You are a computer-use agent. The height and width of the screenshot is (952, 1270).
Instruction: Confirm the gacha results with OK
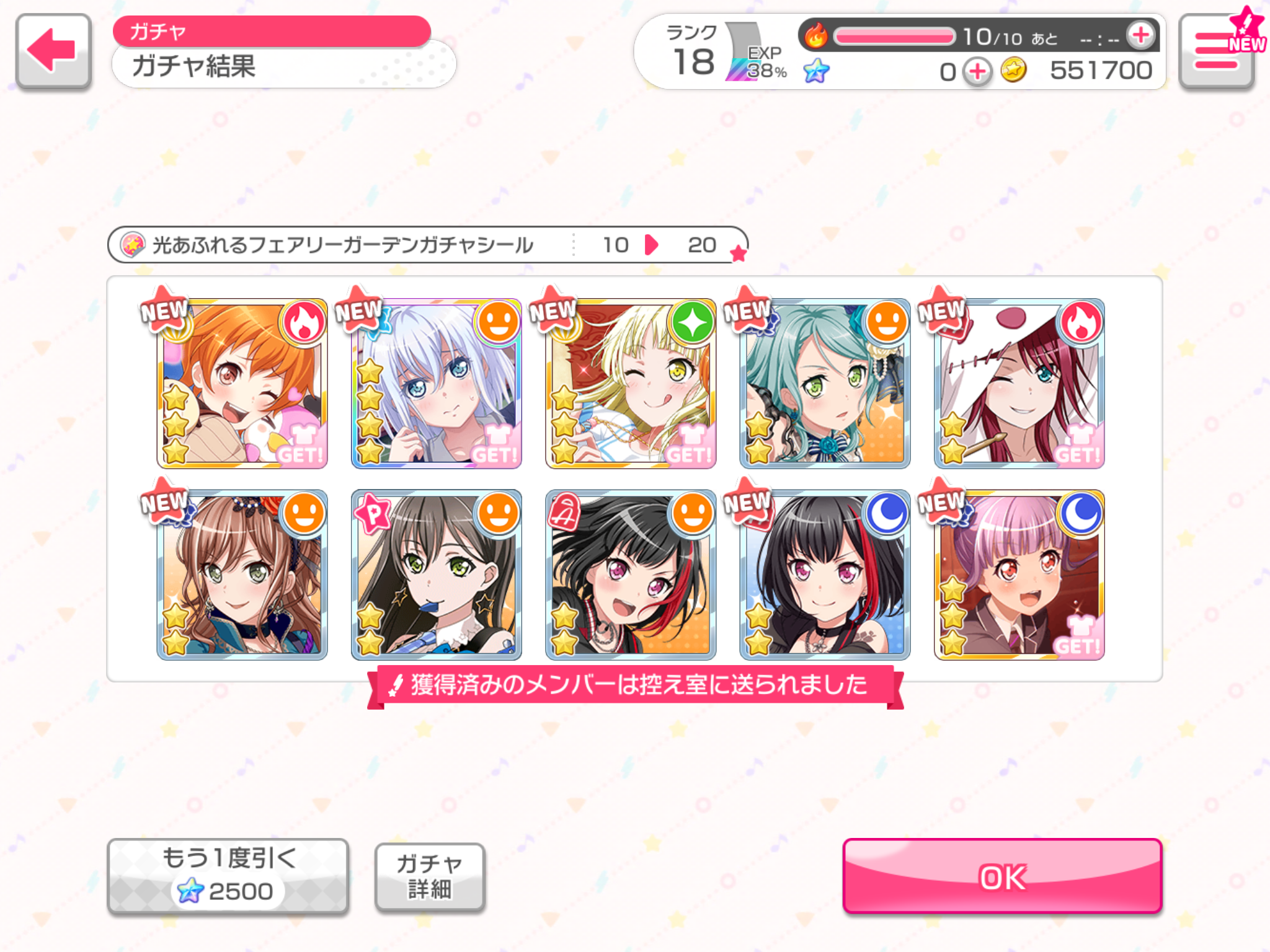1001,876
